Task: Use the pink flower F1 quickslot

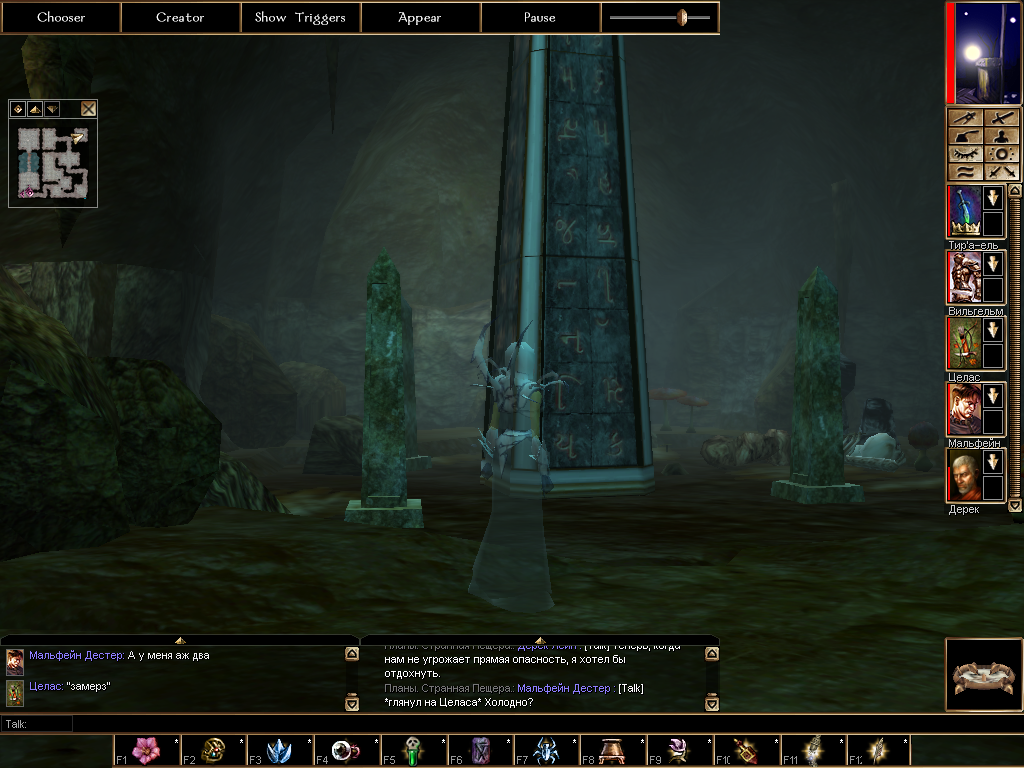Action: pyautogui.click(x=146, y=750)
